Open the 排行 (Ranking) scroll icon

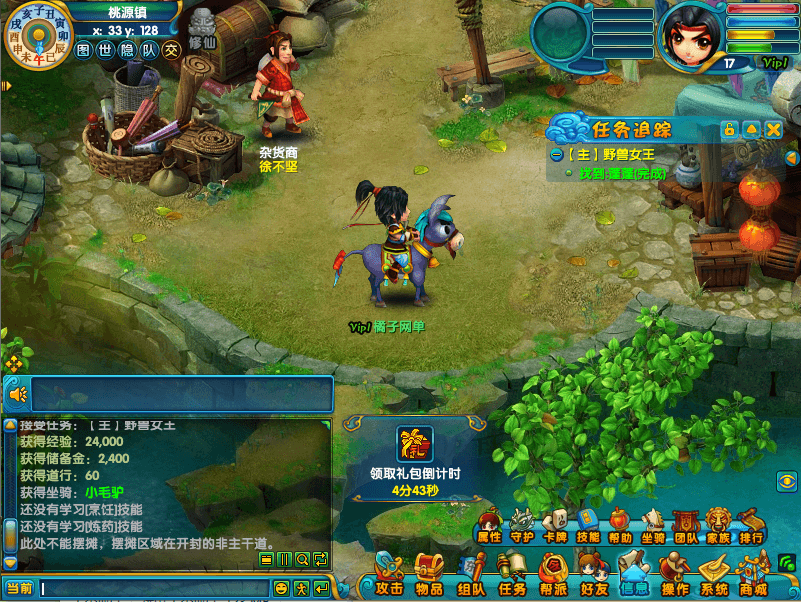pos(750,525)
